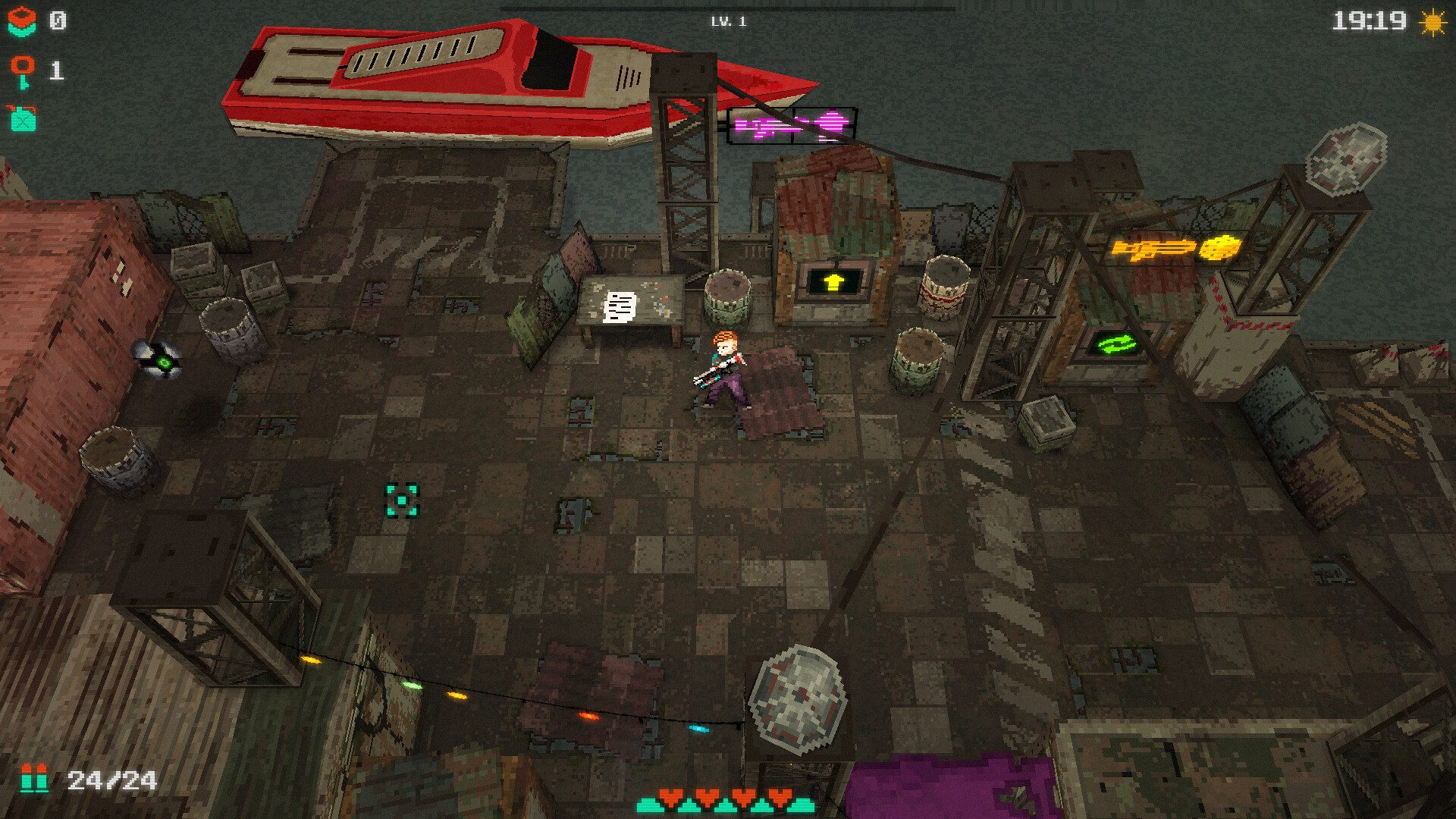The image size is (1456, 819).
Task: Select the glowing pink weapon display sign
Action: (x=792, y=124)
